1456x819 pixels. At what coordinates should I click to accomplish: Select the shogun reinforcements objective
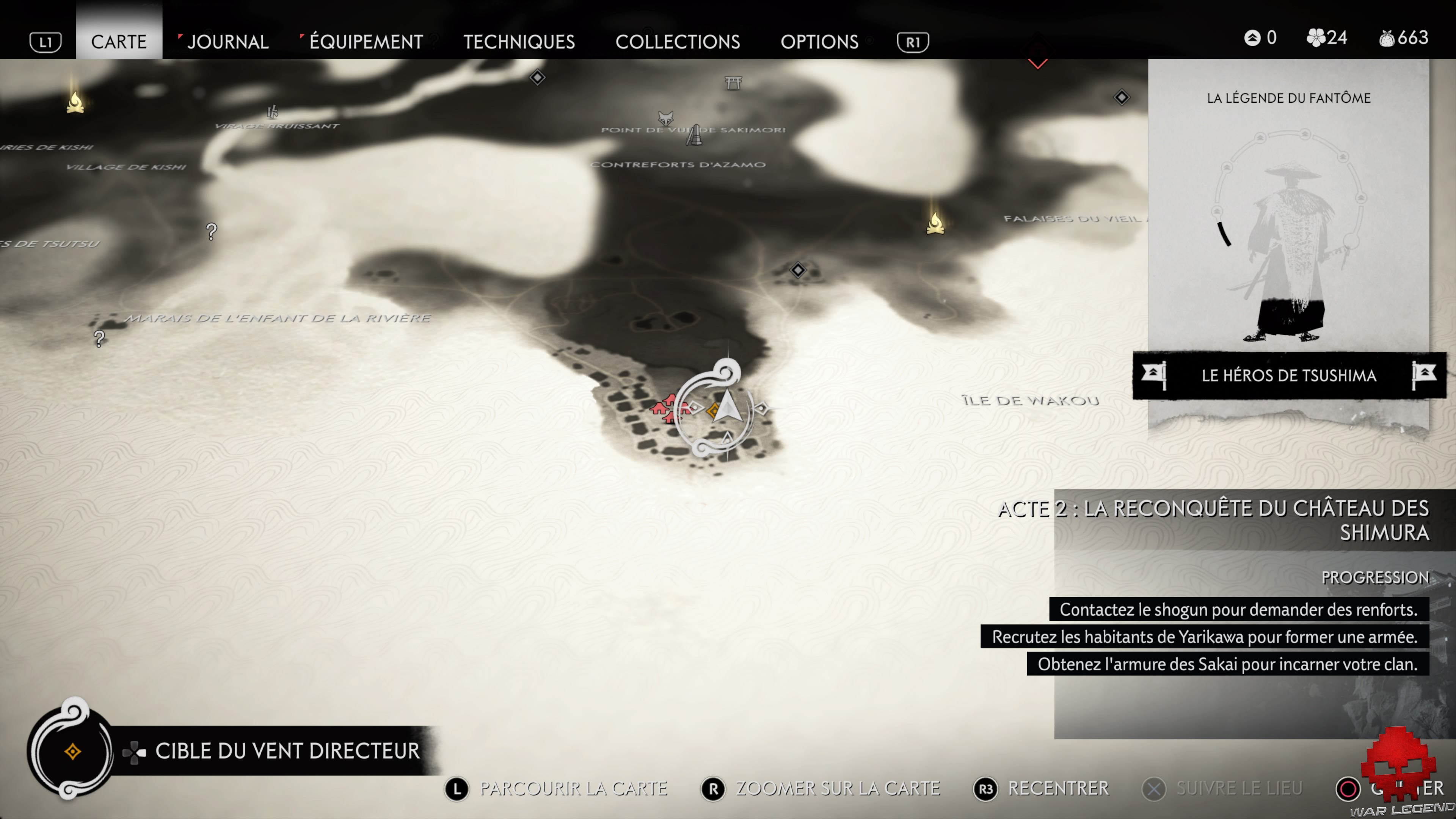1238,609
